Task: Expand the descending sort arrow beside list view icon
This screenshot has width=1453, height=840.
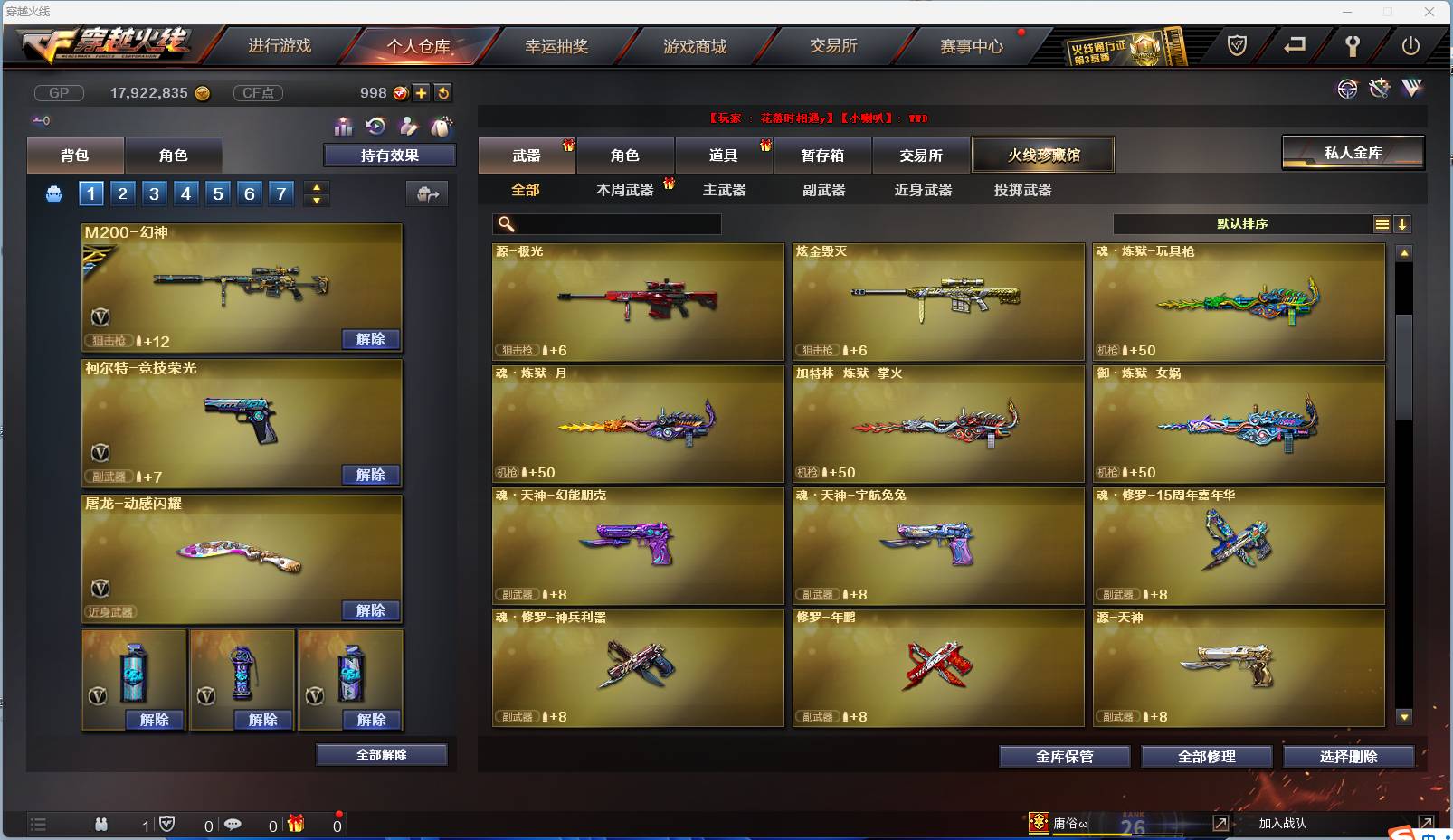Action: 1403,223
